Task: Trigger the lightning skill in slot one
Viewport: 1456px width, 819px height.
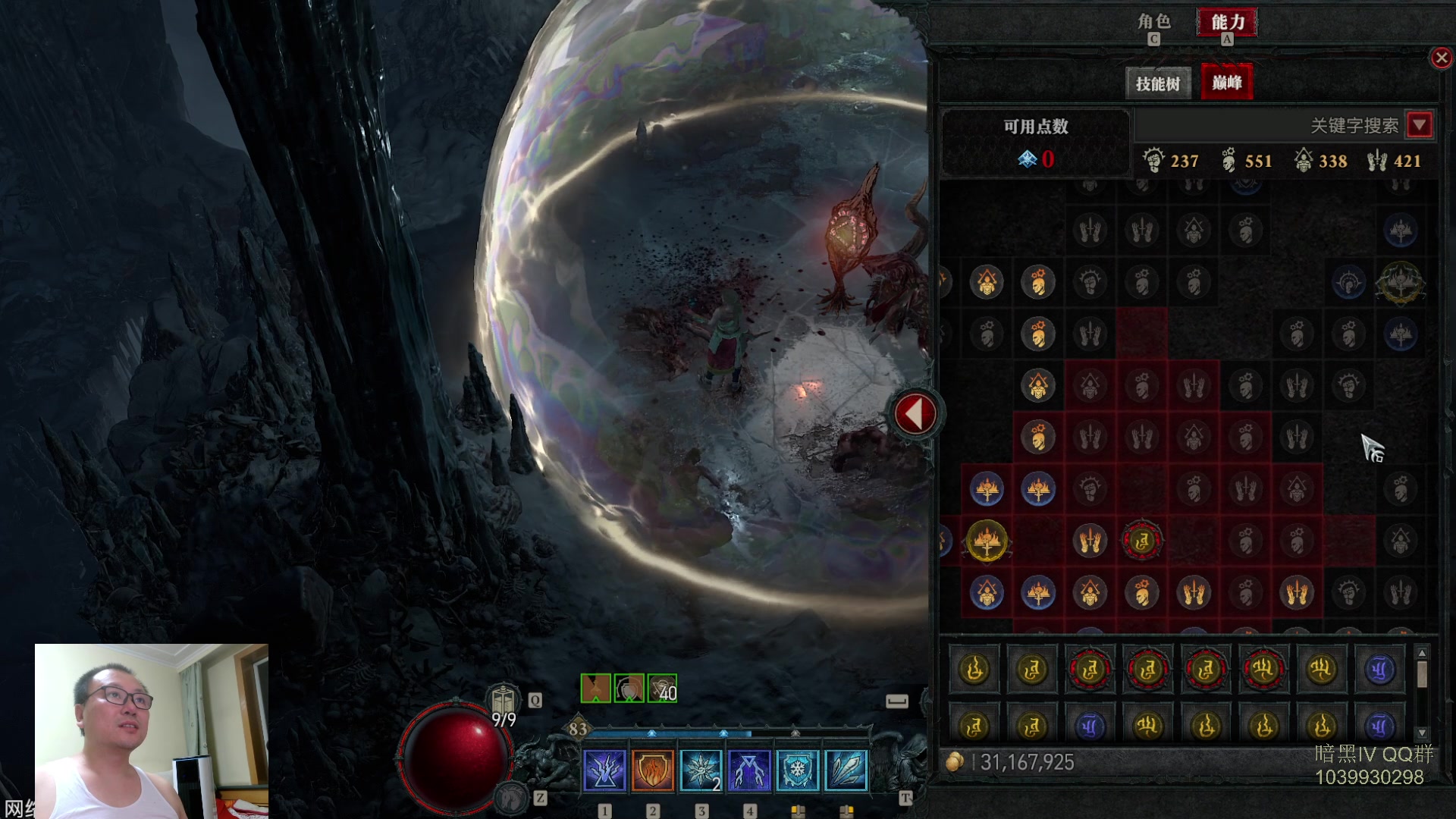Action: point(604,770)
